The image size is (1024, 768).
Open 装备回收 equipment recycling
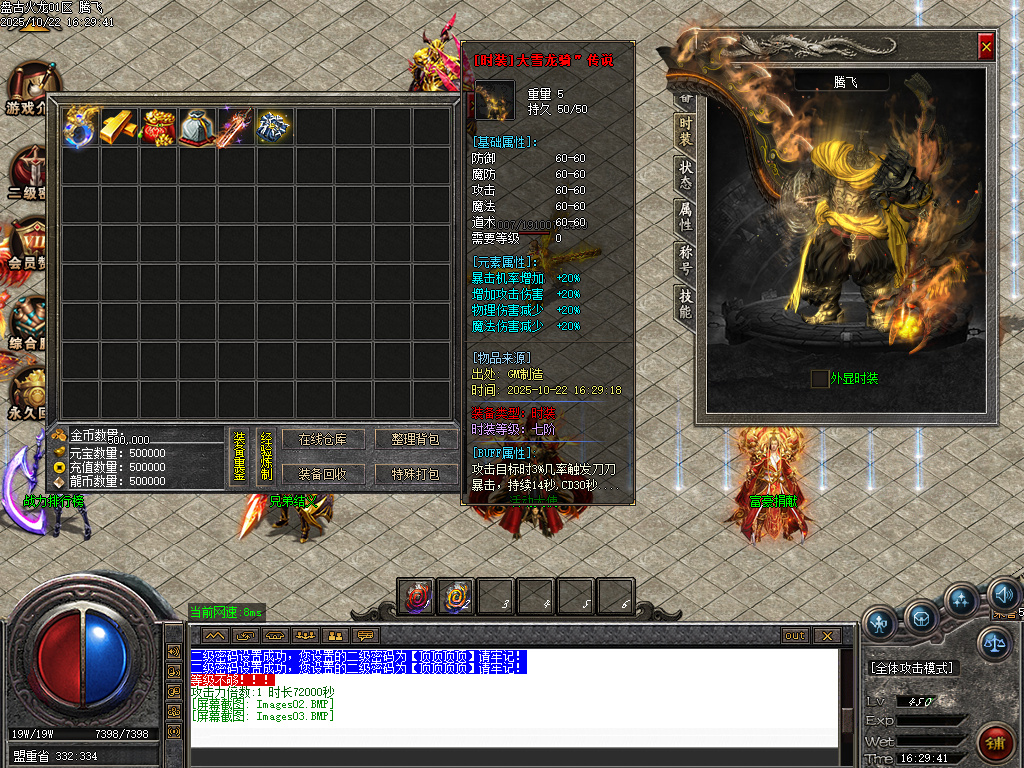pyautogui.click(x=323, y=473)
